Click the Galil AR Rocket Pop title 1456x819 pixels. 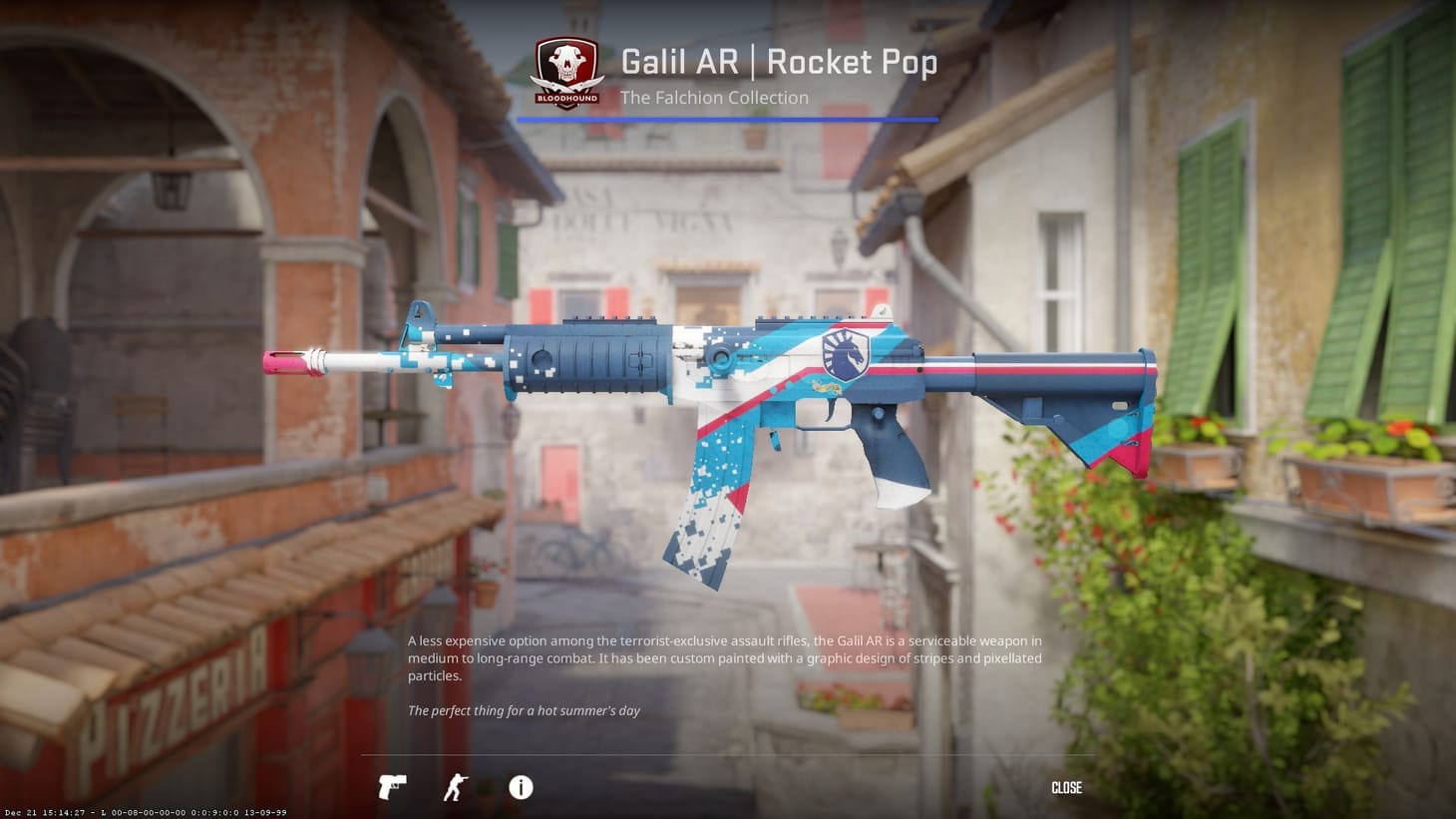[x=778, y=62]
